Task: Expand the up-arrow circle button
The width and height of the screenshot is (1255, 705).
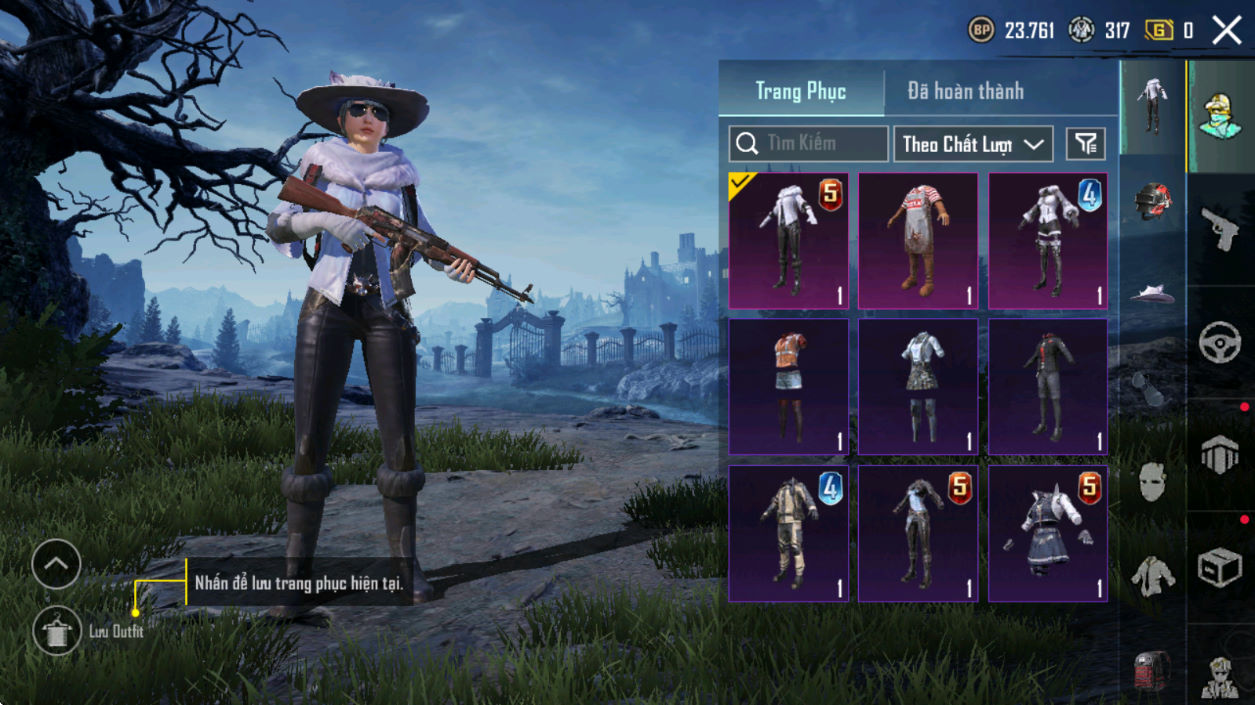Action: point(56,565)
